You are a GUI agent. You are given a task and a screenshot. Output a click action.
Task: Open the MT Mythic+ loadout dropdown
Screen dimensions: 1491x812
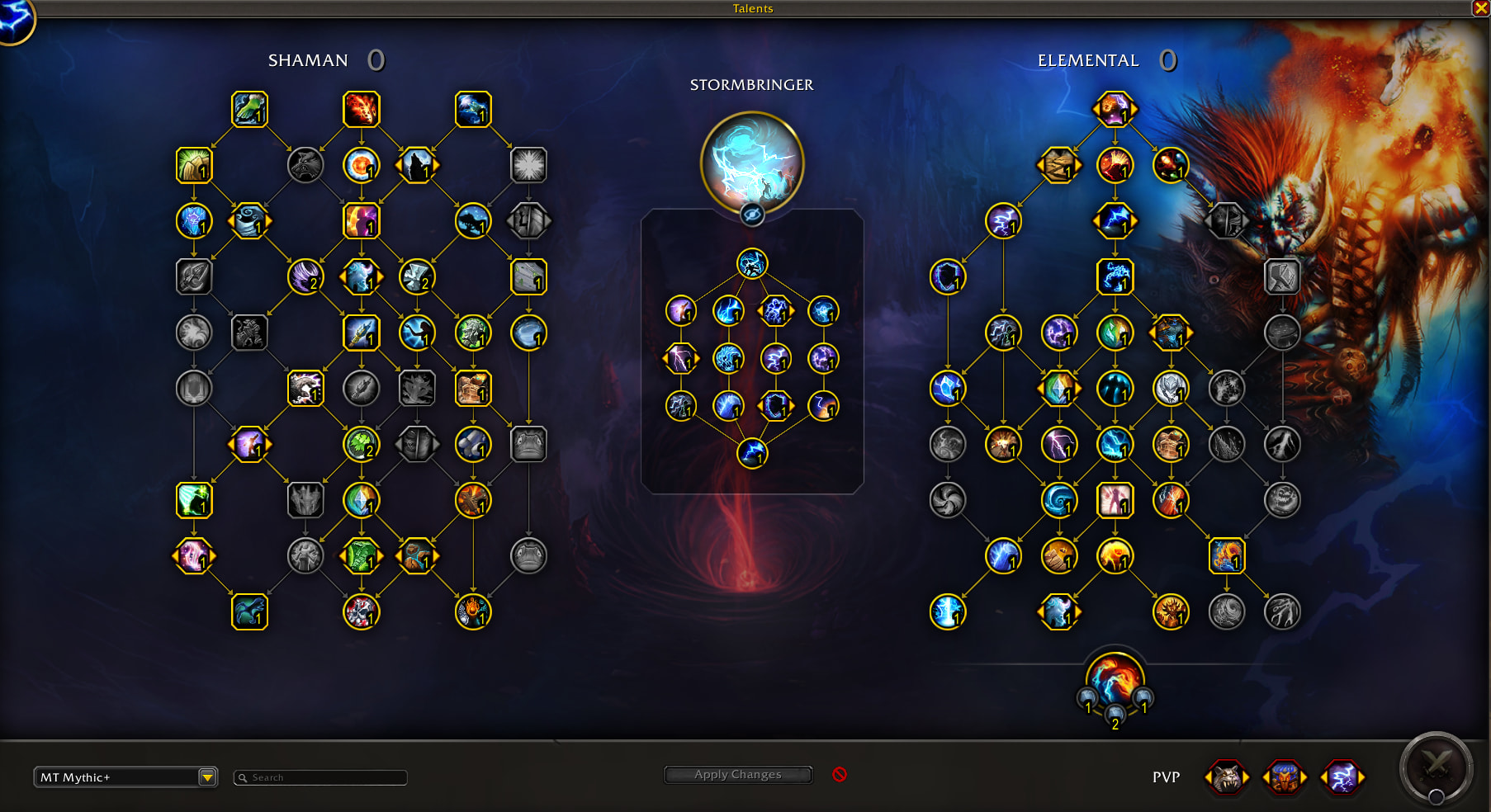(x=207, y=777)
